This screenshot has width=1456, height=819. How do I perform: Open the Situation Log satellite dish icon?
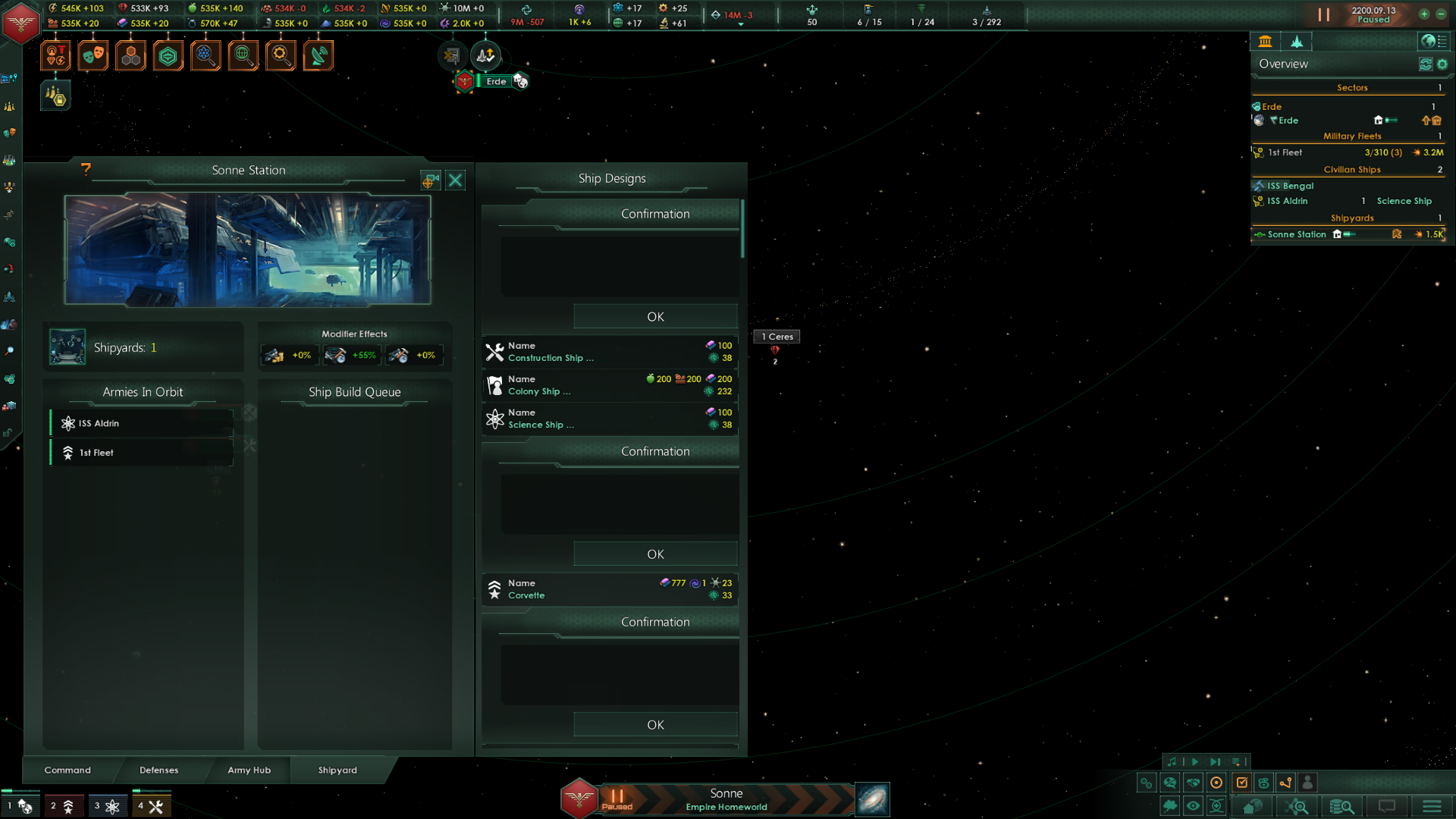[318, 55]
